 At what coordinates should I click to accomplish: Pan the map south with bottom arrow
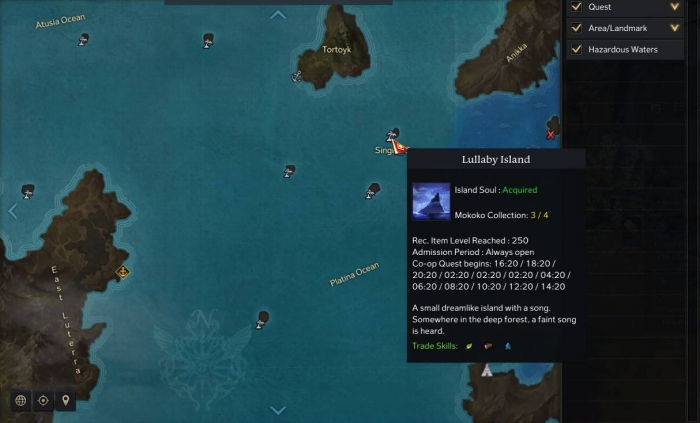coord(278,410)
